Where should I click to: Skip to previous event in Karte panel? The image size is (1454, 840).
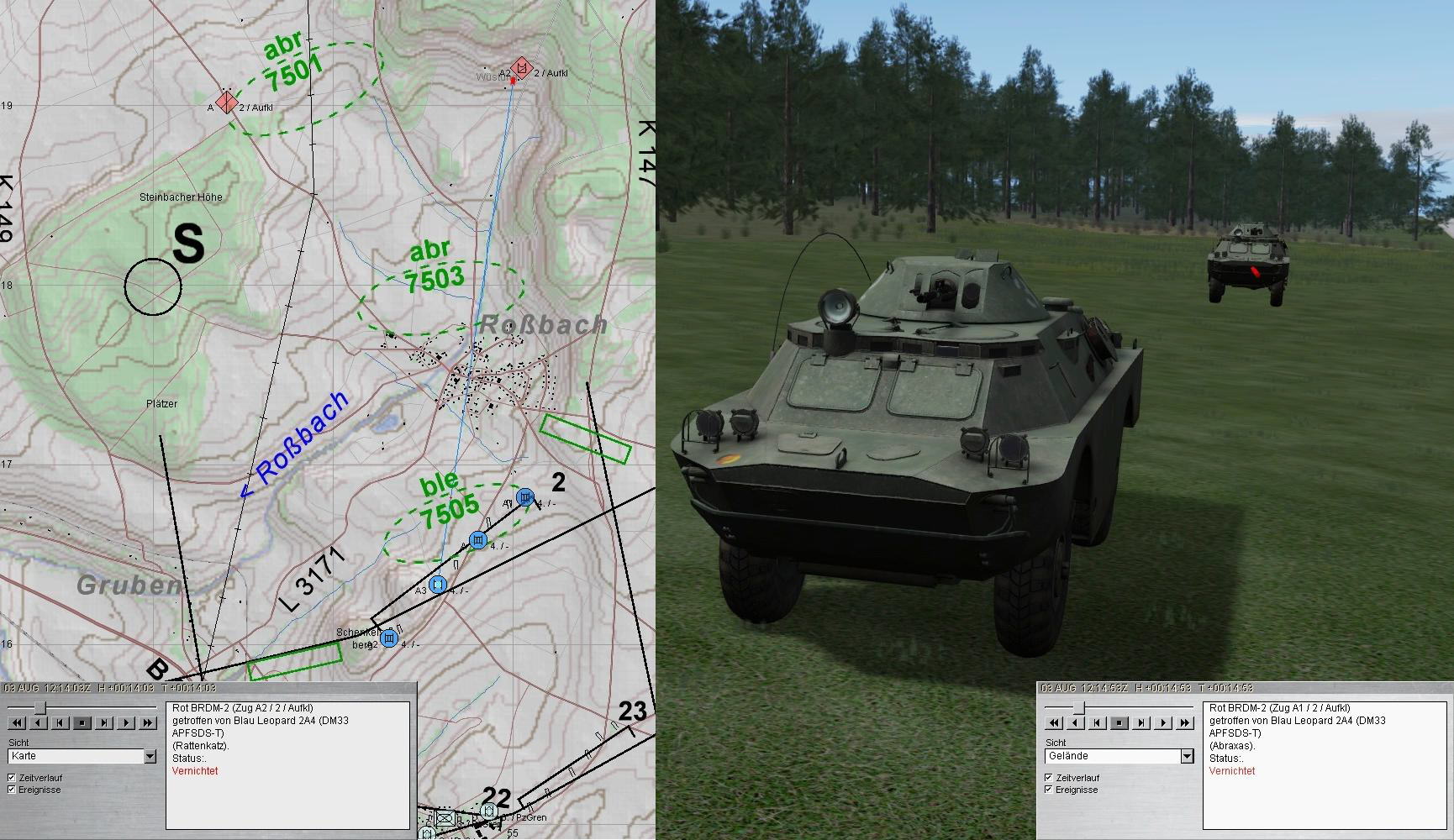click(x=60, y=722)
